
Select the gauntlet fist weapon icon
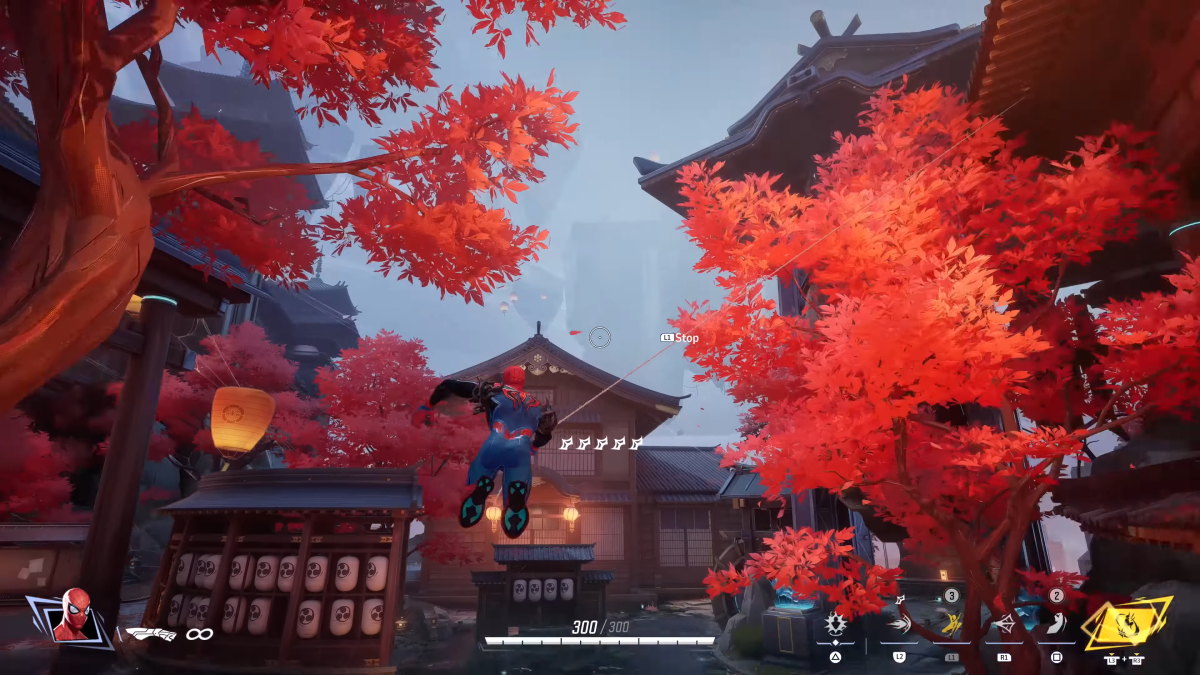(150, 633)
